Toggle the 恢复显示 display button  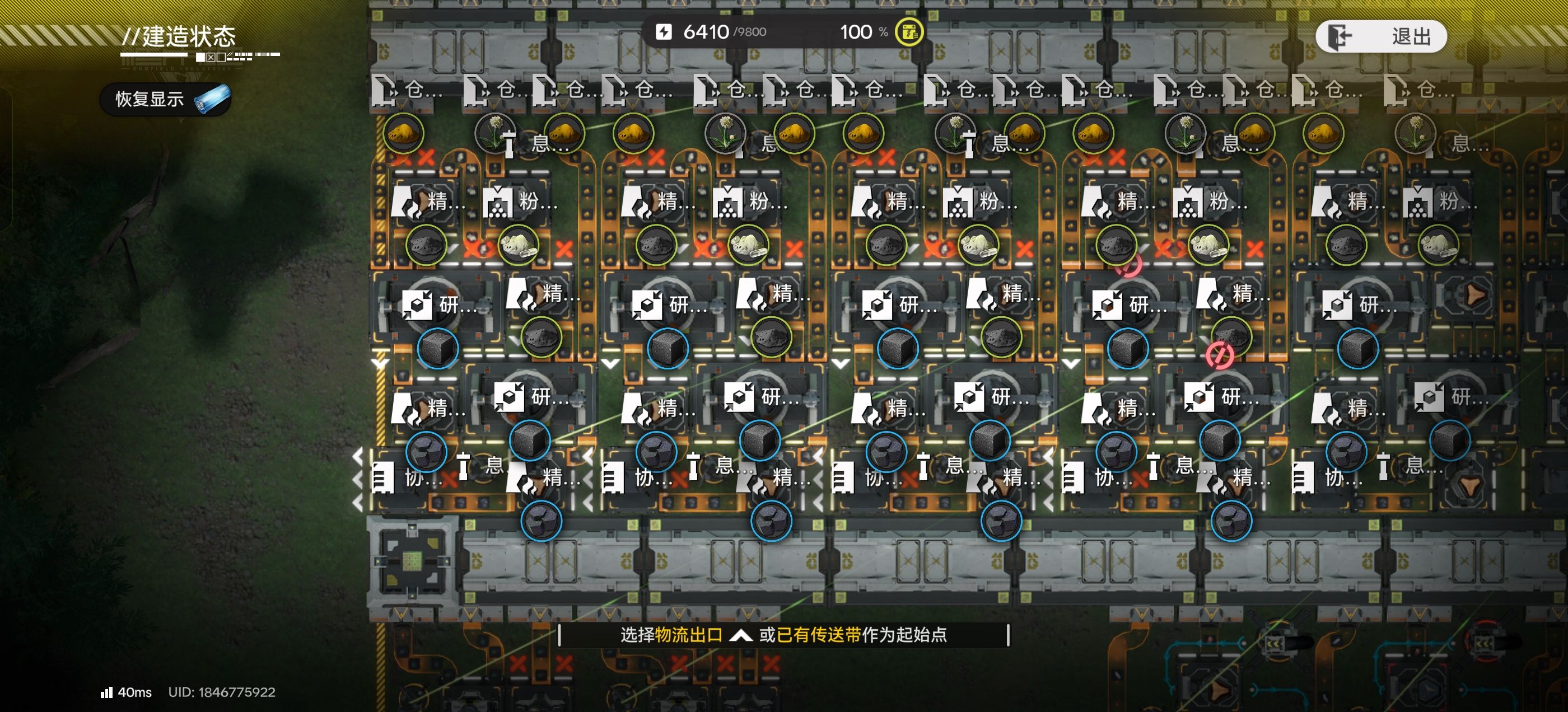(x=165, y=99)
